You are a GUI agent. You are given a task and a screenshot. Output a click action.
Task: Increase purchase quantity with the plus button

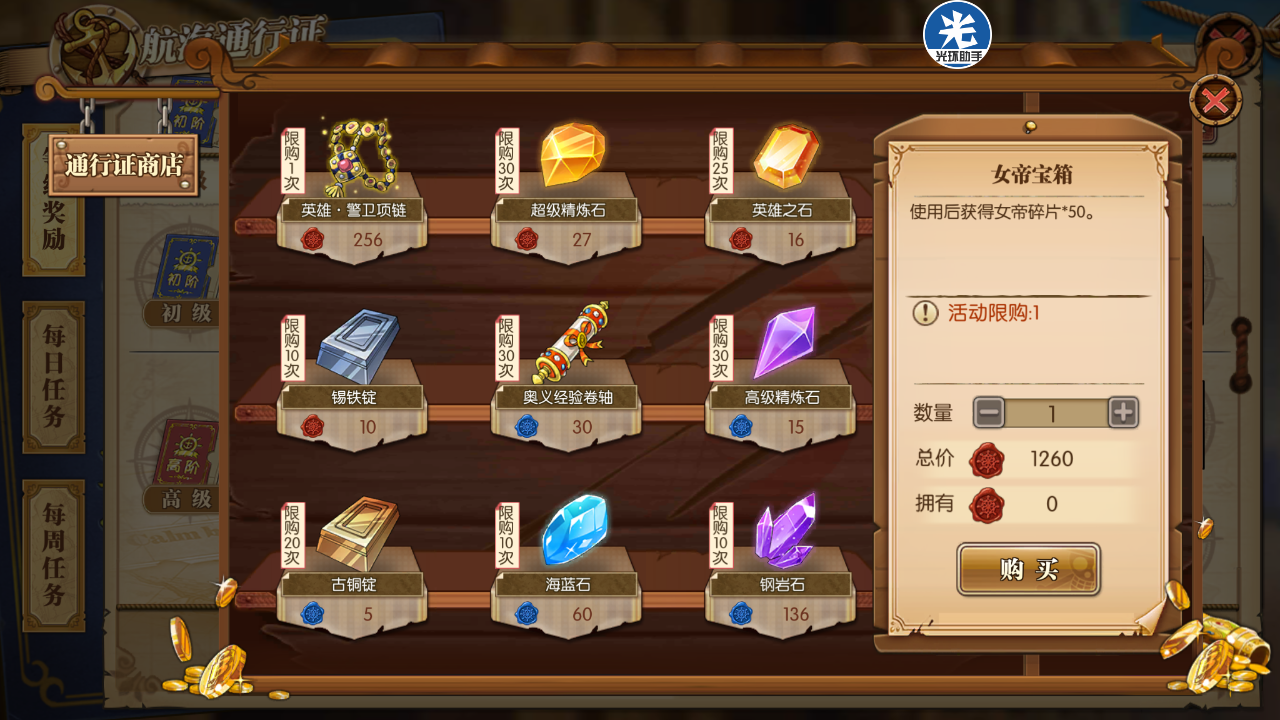[1123, 412]
